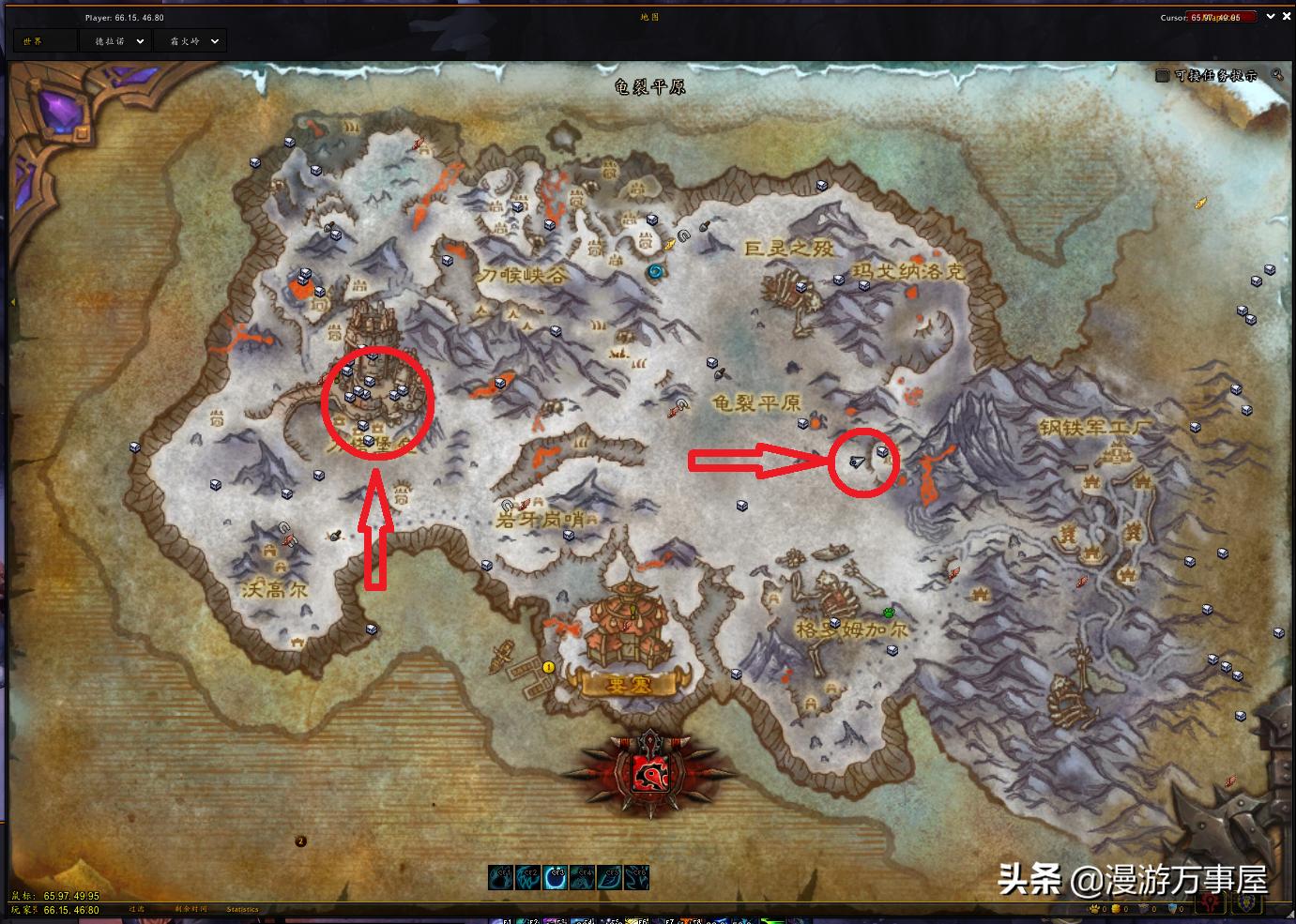Select the CF6 ability icon

click(x=636, y=877)
